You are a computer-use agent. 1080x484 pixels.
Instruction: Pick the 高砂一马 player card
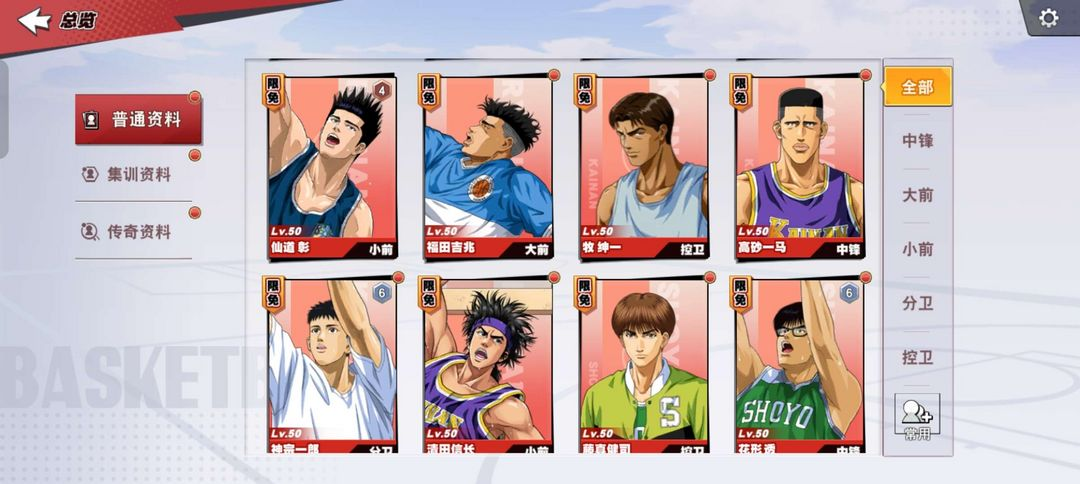(x=799, y=167)
